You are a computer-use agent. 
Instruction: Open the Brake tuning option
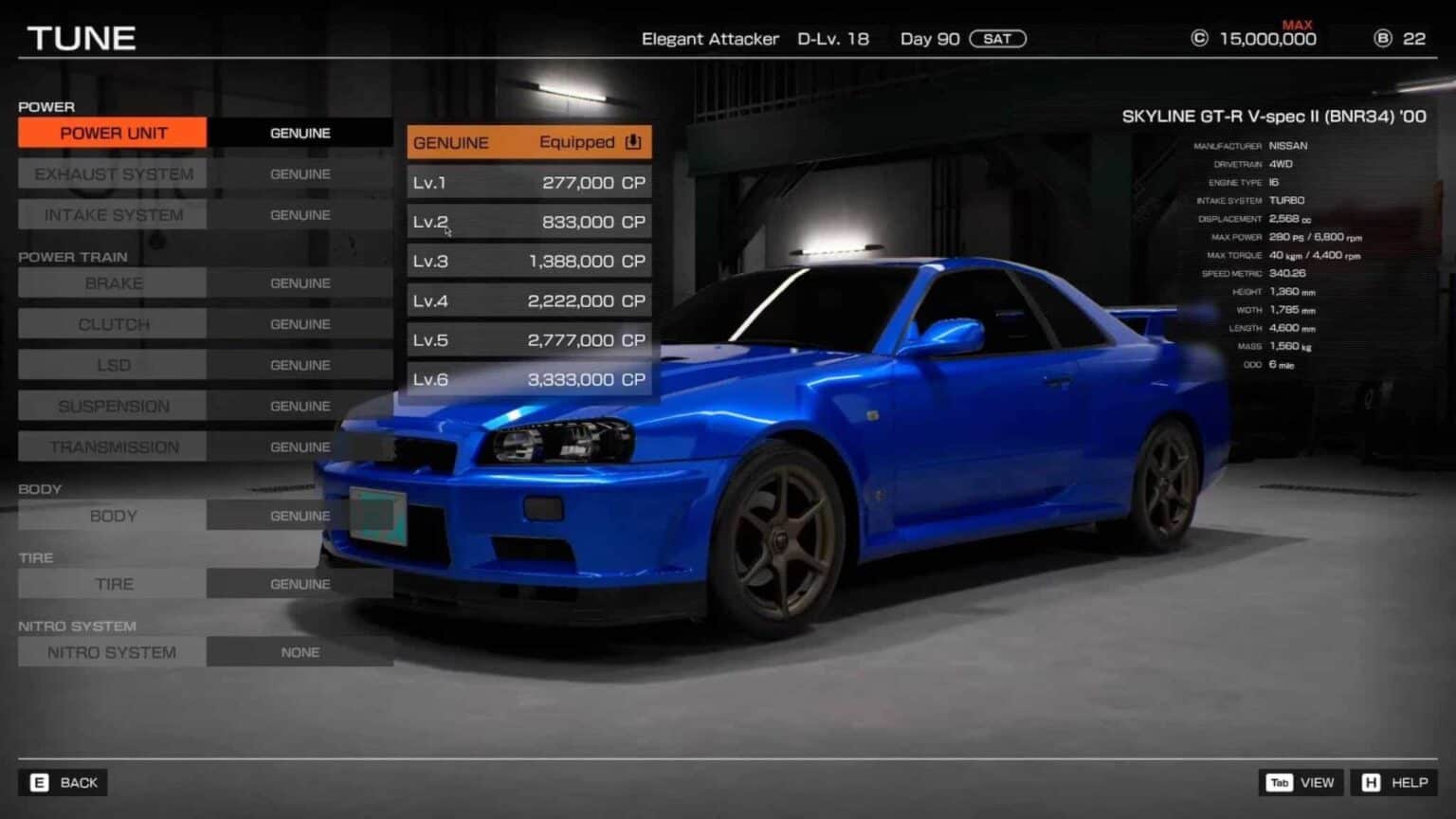click(113, 283)
